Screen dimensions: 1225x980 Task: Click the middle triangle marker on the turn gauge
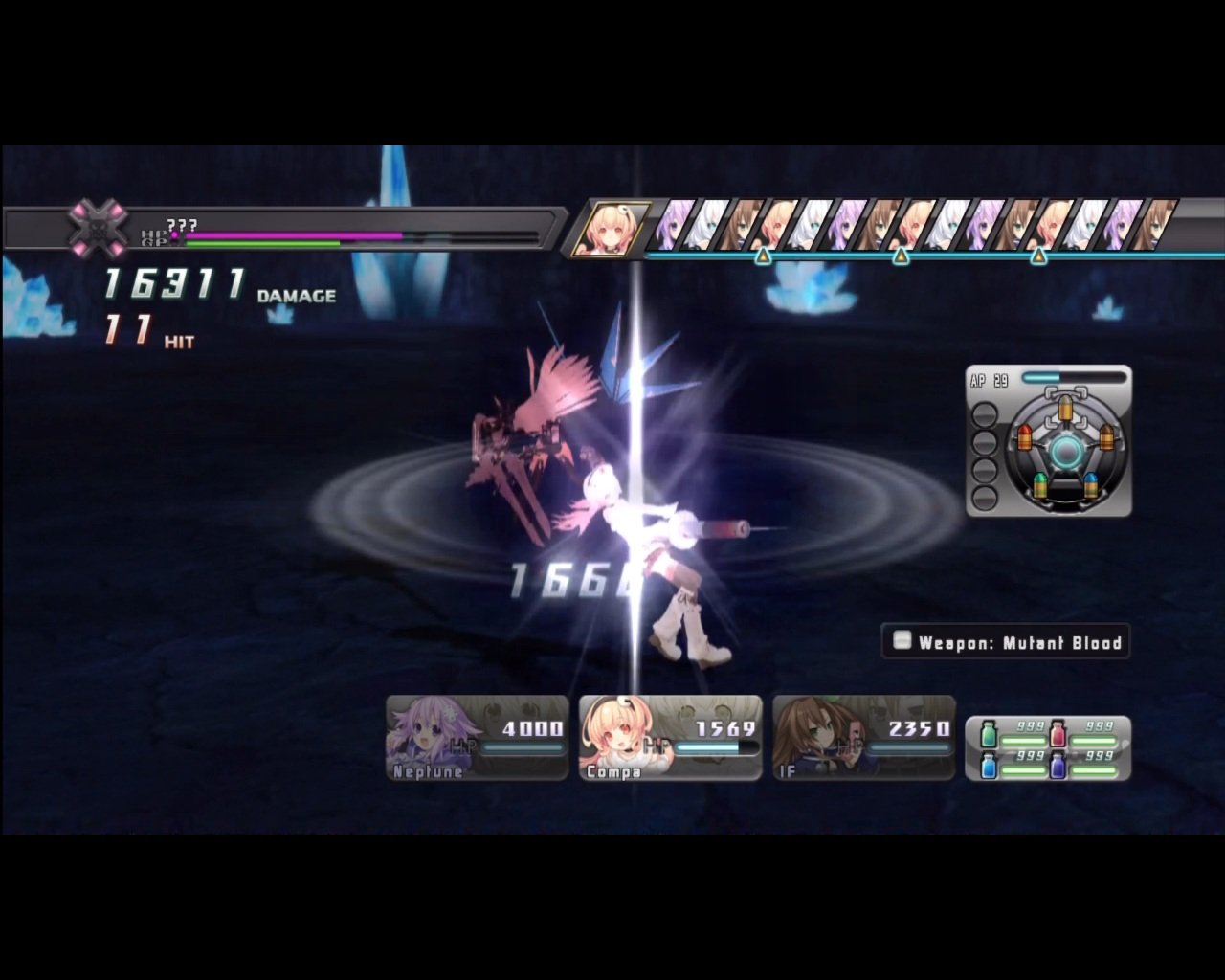[900, 256]
